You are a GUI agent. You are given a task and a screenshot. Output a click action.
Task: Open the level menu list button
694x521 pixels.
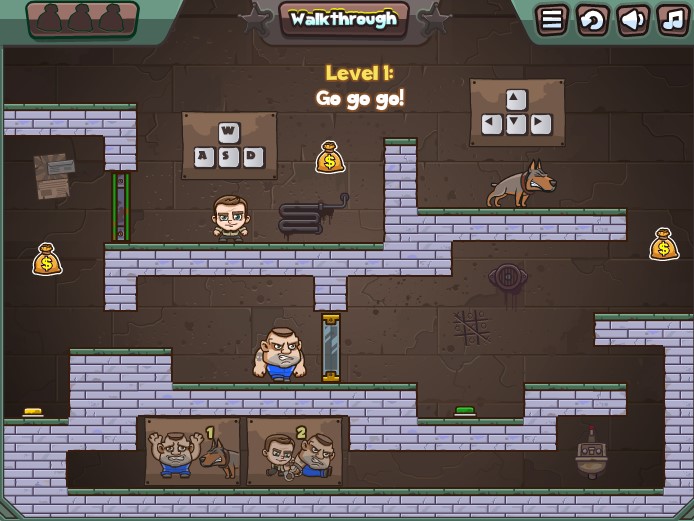551,19
